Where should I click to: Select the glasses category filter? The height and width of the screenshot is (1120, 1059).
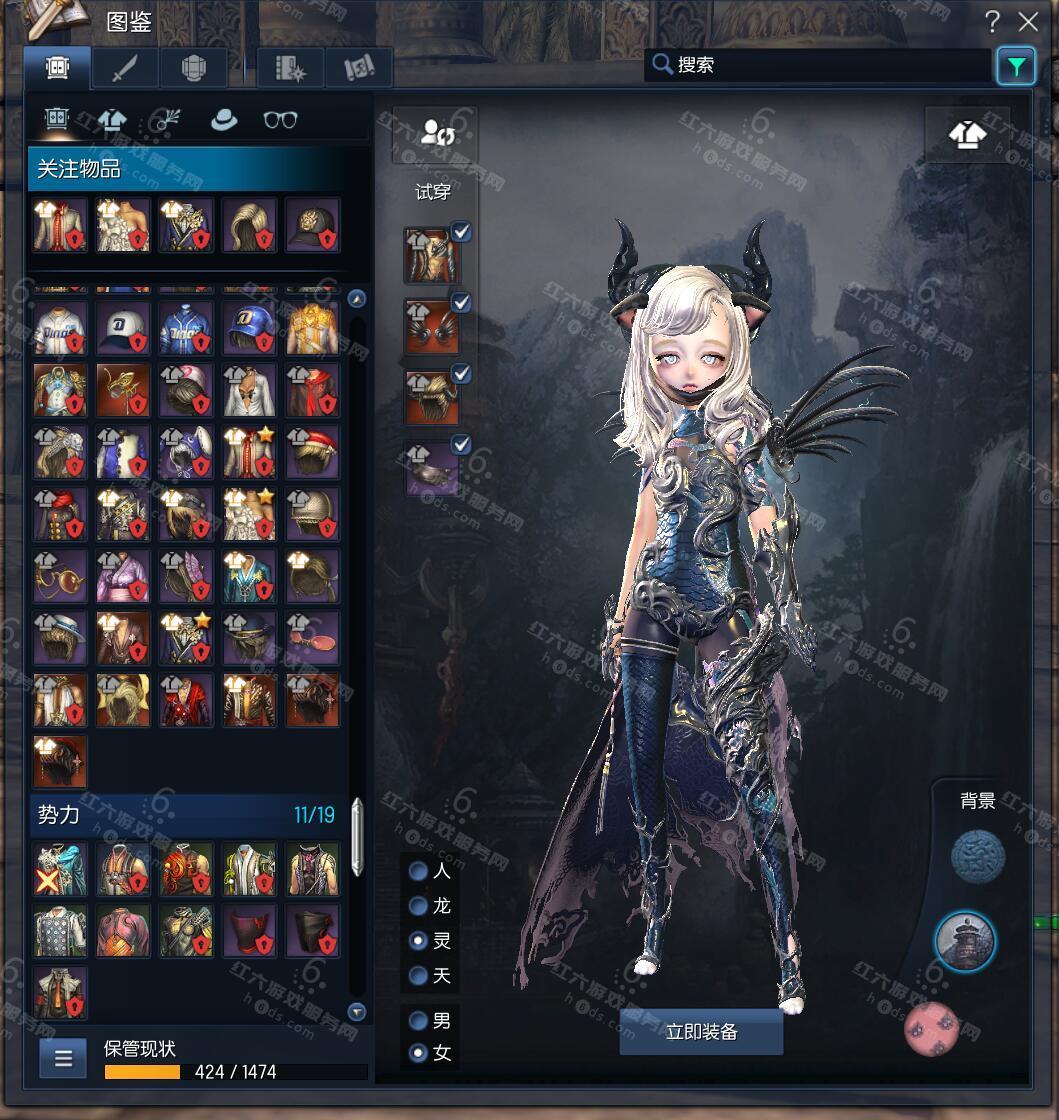[280, 120]
